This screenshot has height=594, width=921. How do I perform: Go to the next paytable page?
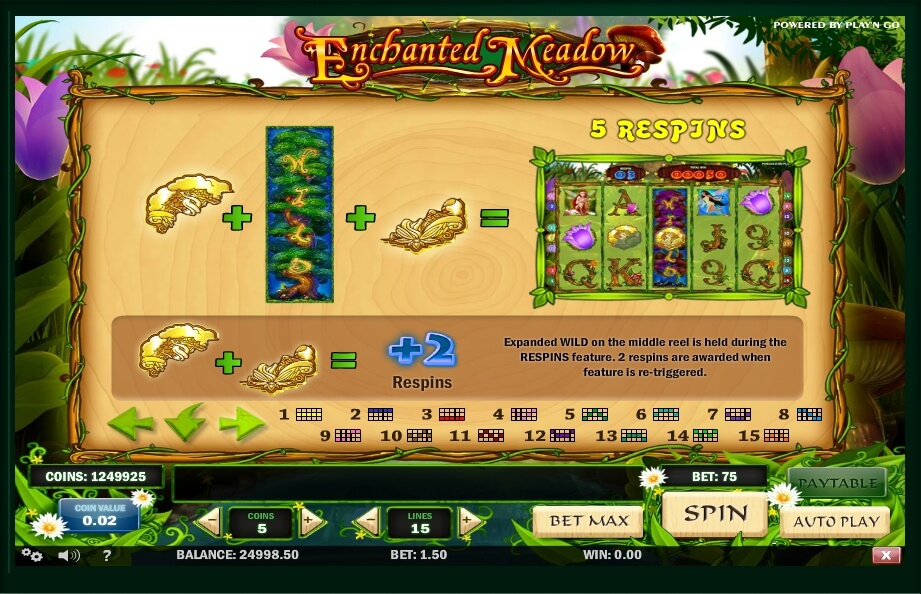pyautogui.click(x=241, y=423)
